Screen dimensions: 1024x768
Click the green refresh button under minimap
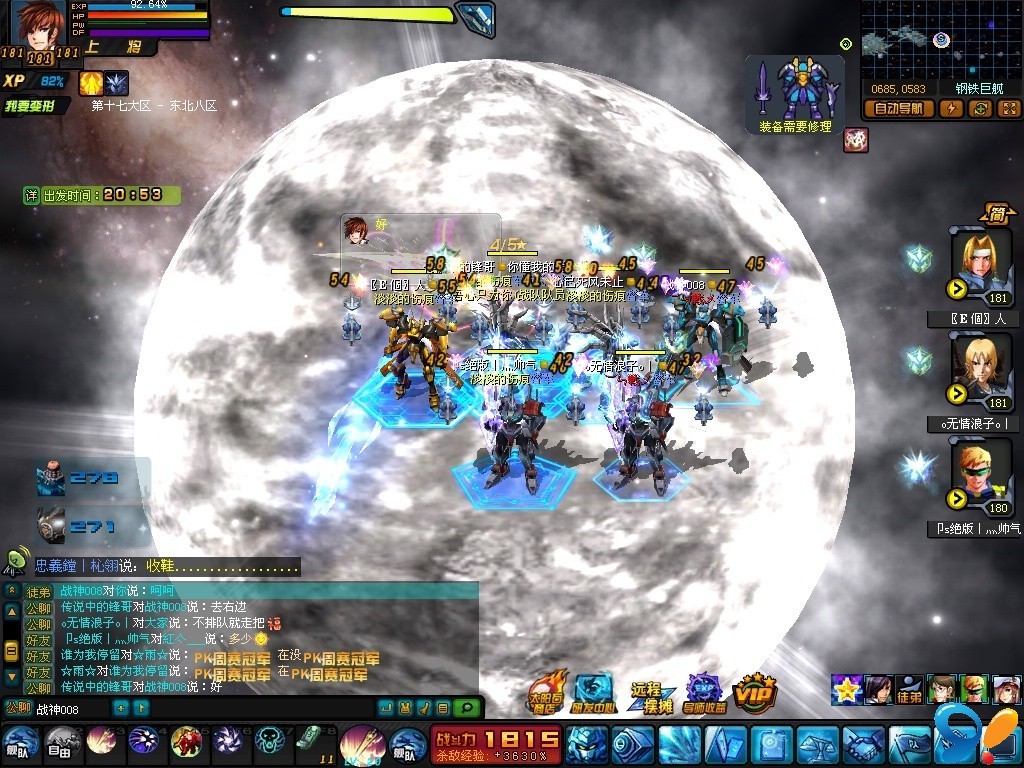tap(980, 109)
